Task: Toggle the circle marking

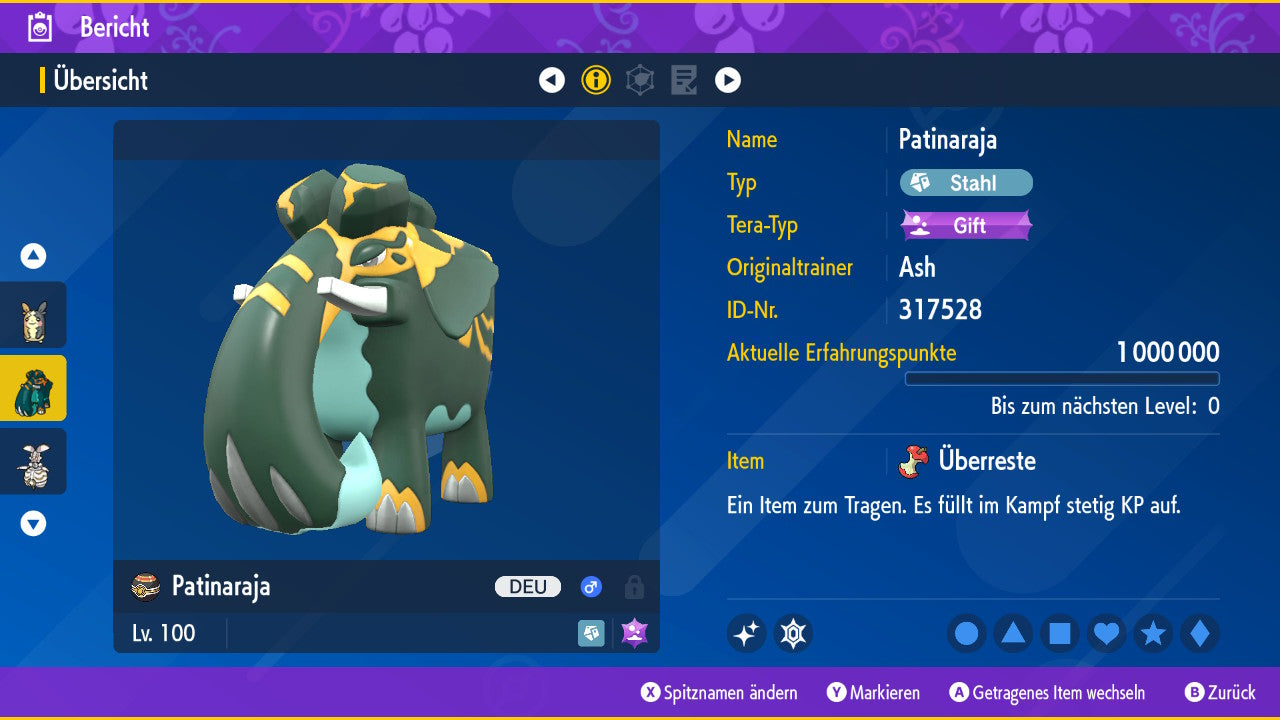Action: coord(967,634)
